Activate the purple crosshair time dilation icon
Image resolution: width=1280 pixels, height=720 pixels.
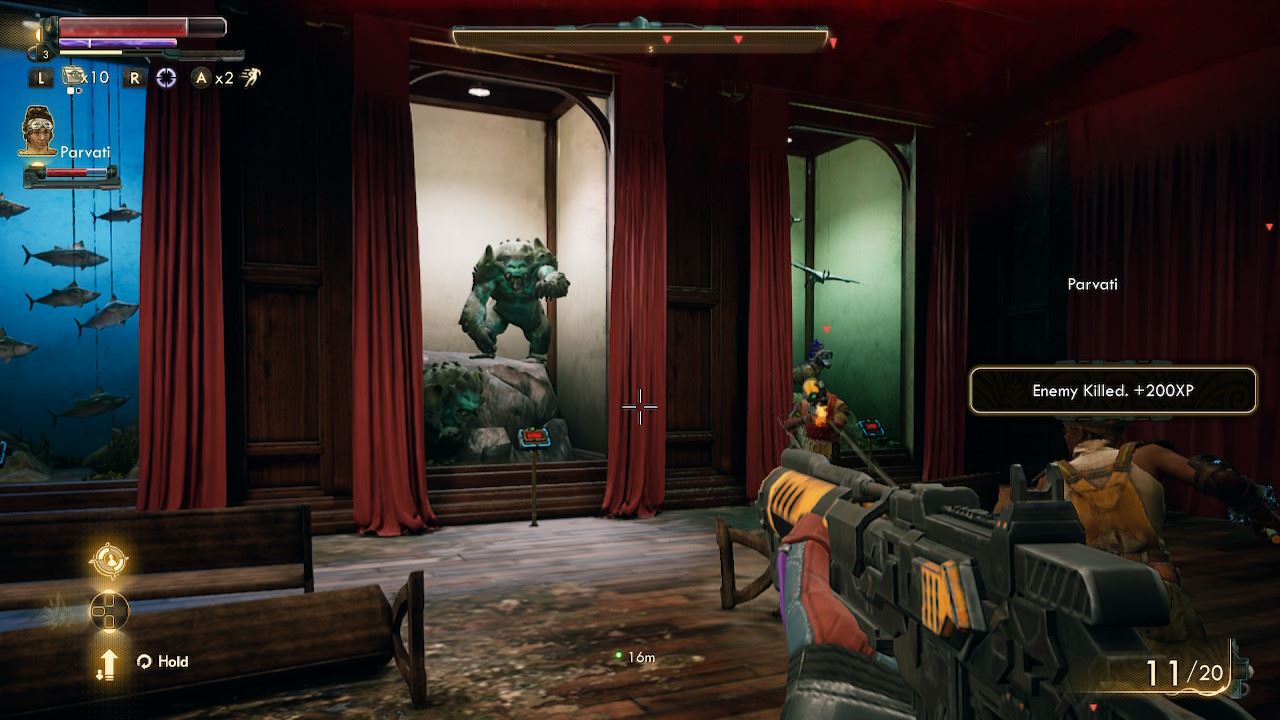coord(166,77)
